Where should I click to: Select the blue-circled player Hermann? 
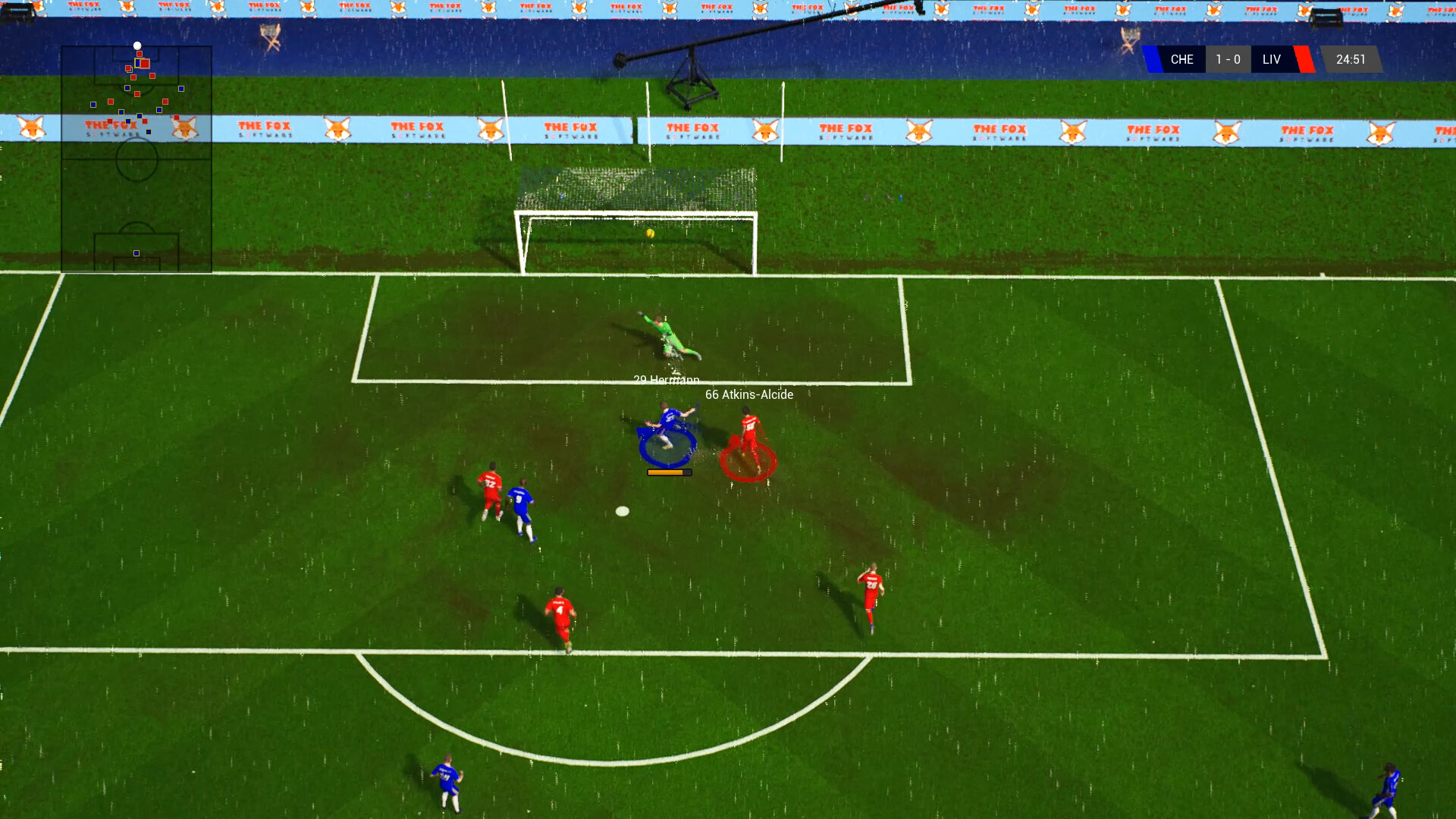666,425
